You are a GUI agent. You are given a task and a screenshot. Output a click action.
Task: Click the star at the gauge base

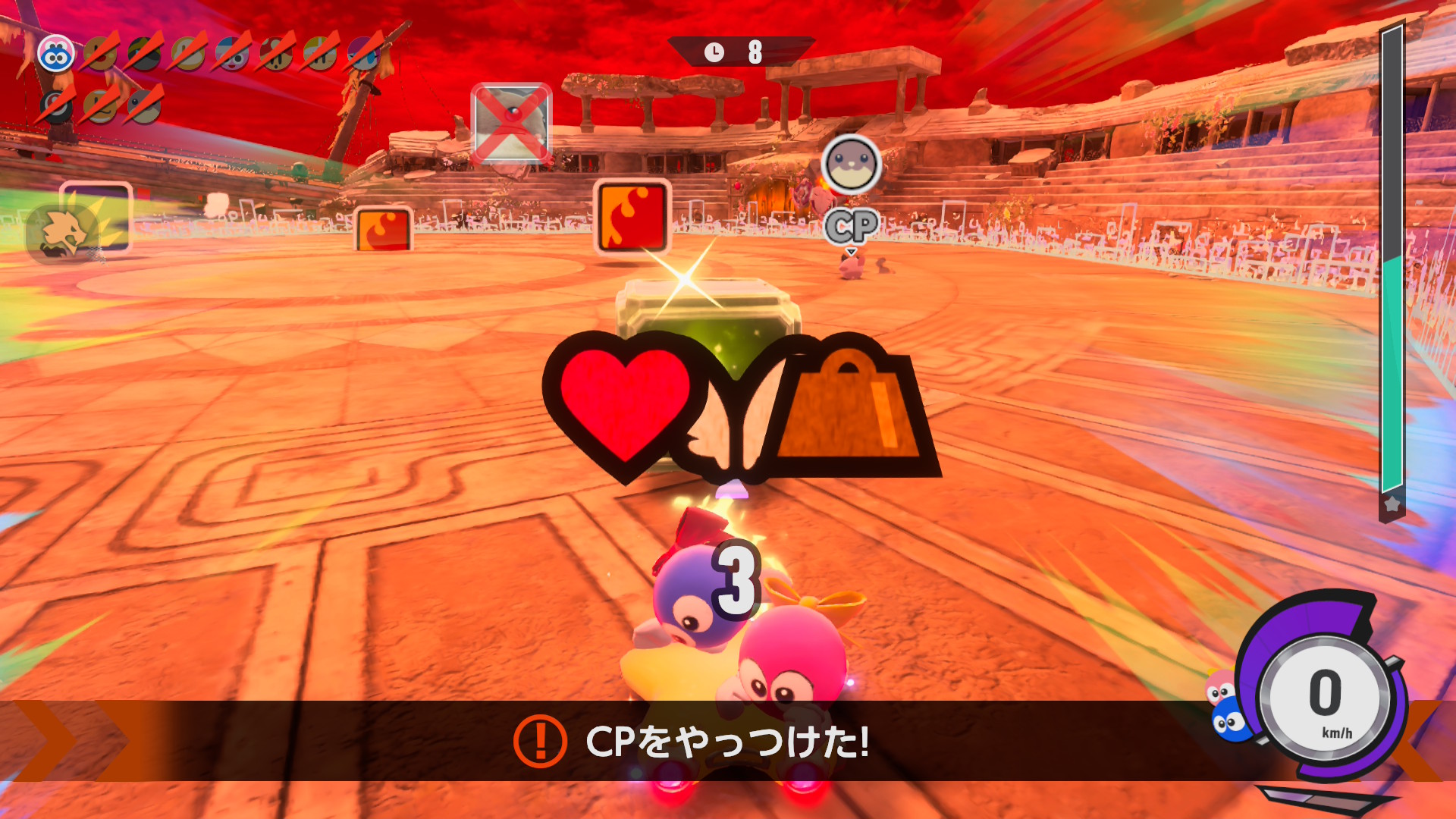tap(1392, 505)
